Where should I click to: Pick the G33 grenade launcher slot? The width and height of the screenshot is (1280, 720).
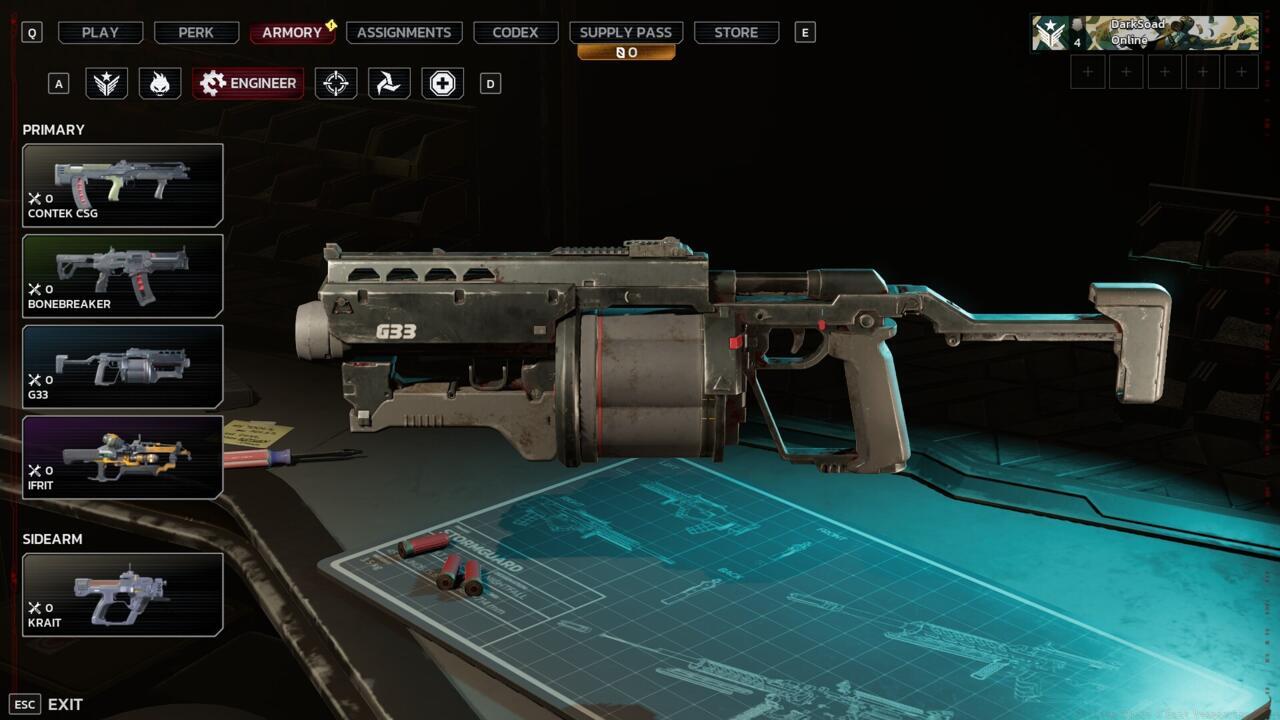[x=123, y=367]
